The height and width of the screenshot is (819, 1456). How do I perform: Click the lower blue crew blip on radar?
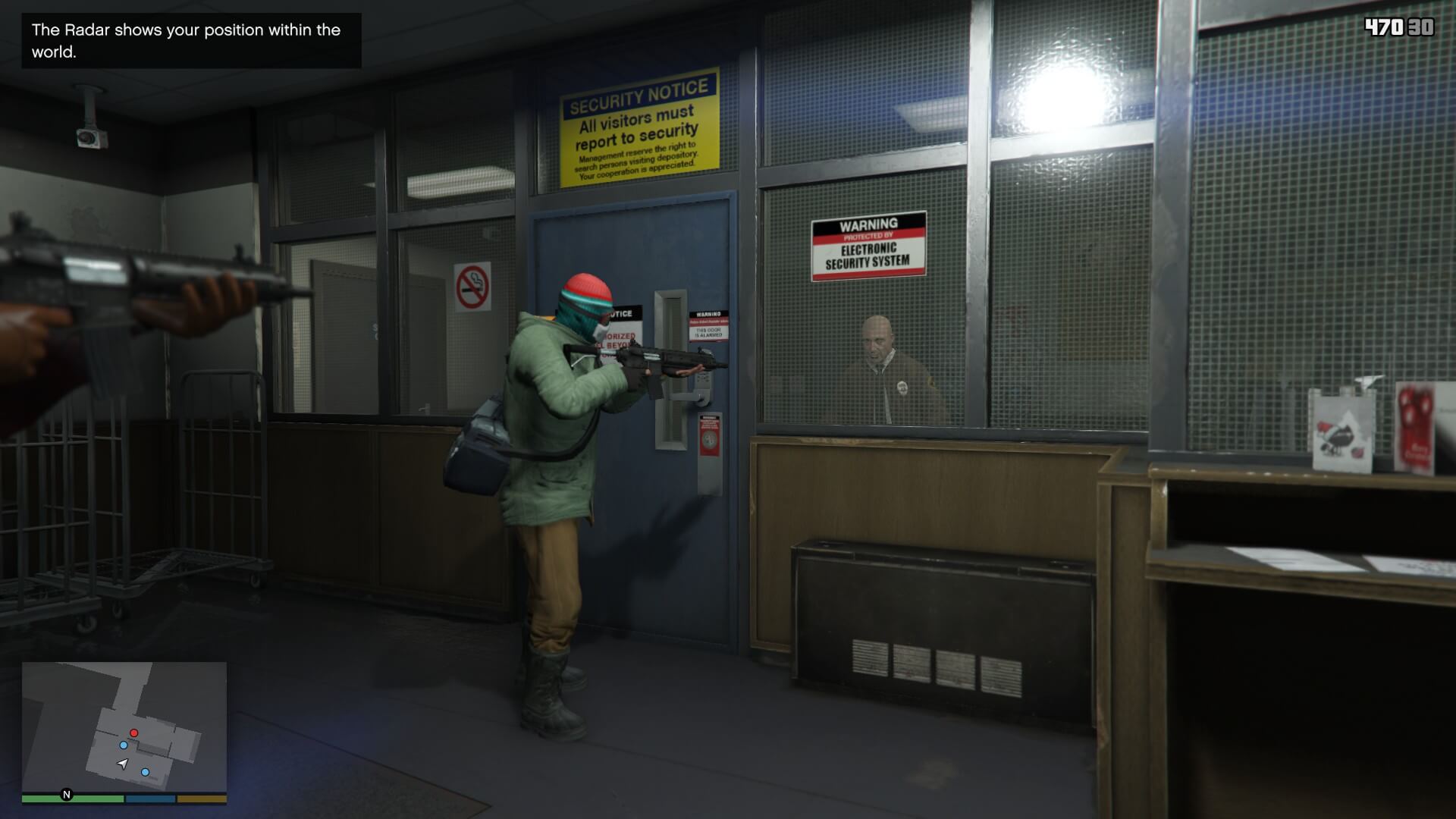(145, 772)
